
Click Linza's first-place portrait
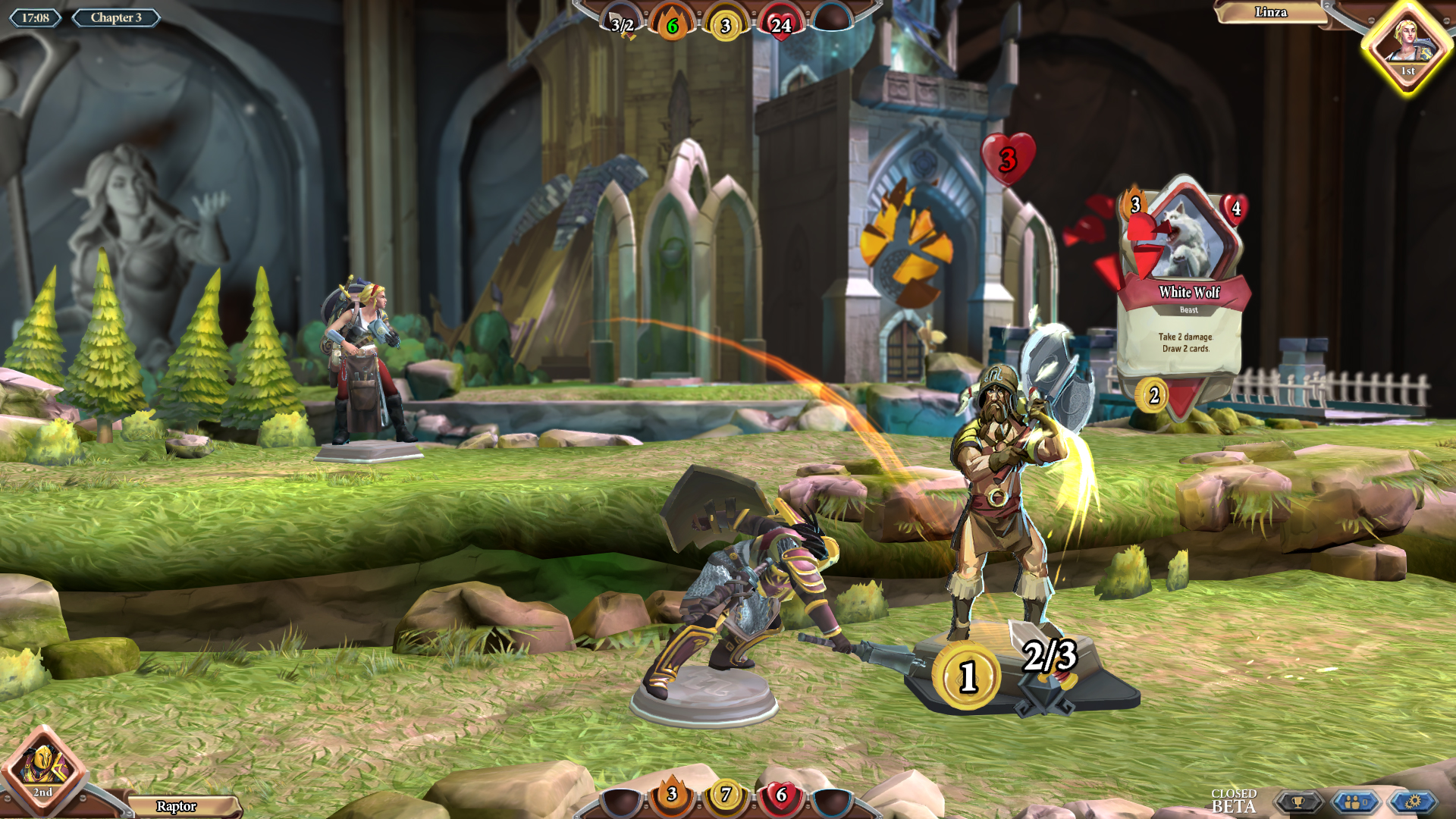pyautogui.click(x=1407, y=47)
